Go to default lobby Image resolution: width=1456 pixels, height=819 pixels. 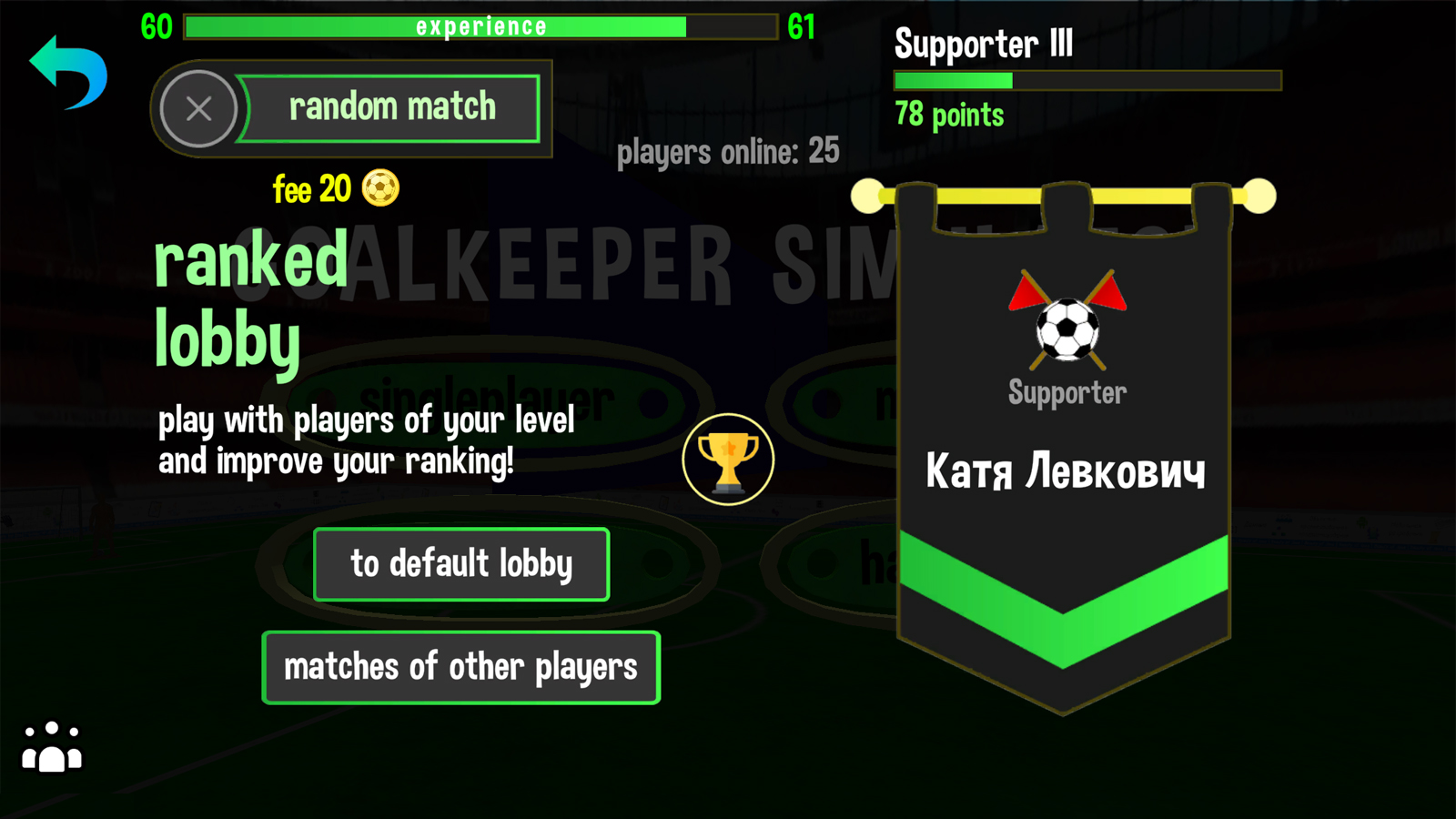coord(461,563)
